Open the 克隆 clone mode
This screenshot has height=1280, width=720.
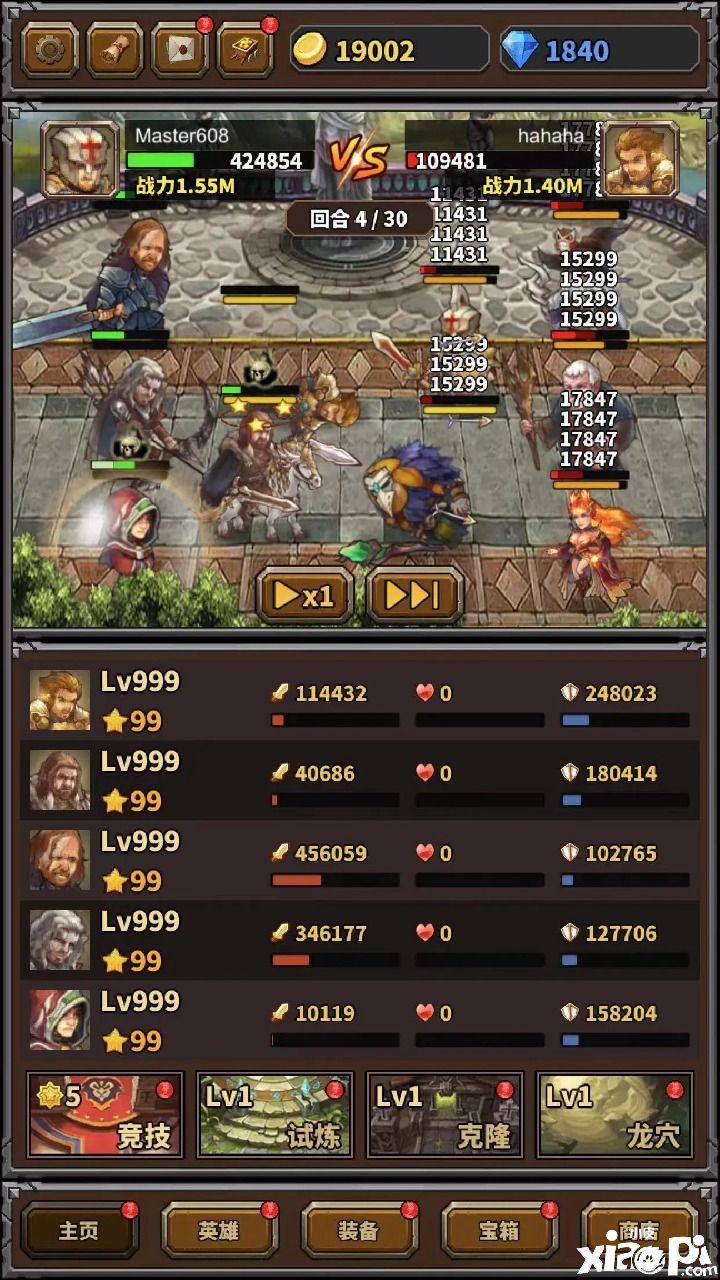445,1115
